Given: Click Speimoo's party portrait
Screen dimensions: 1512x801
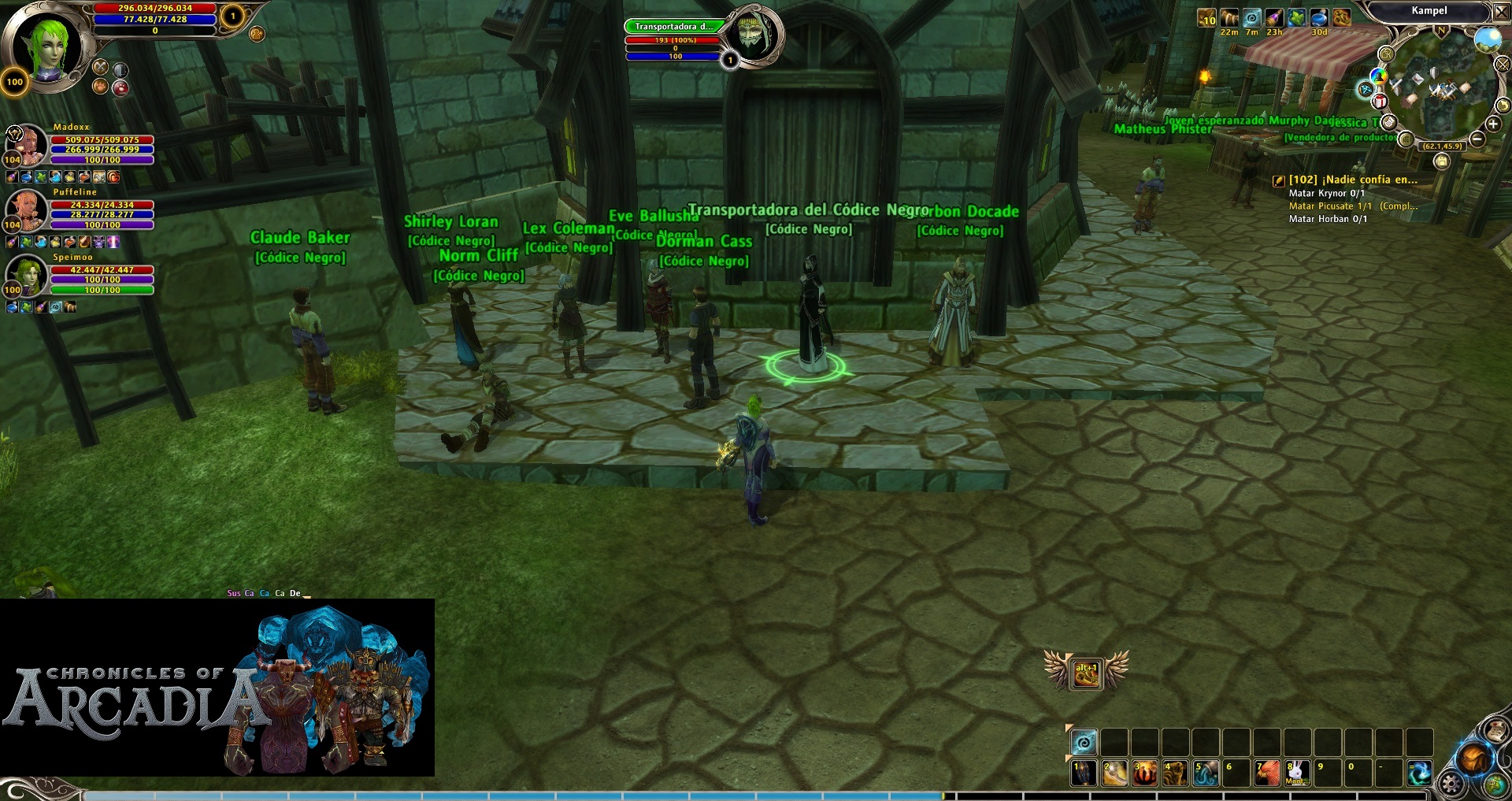Looking at the screenshot, I should [26, 274].
